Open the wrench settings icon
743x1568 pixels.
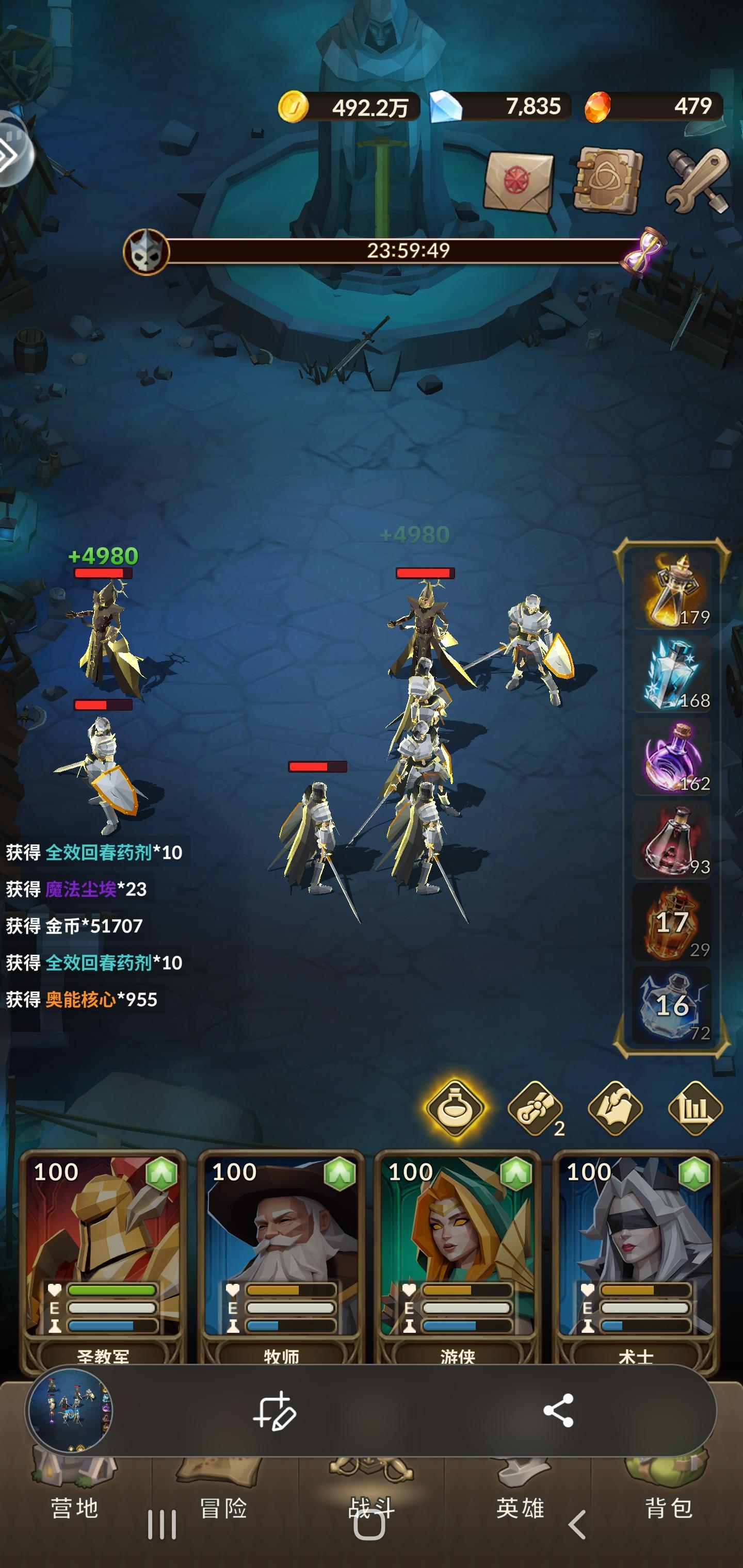694,179
